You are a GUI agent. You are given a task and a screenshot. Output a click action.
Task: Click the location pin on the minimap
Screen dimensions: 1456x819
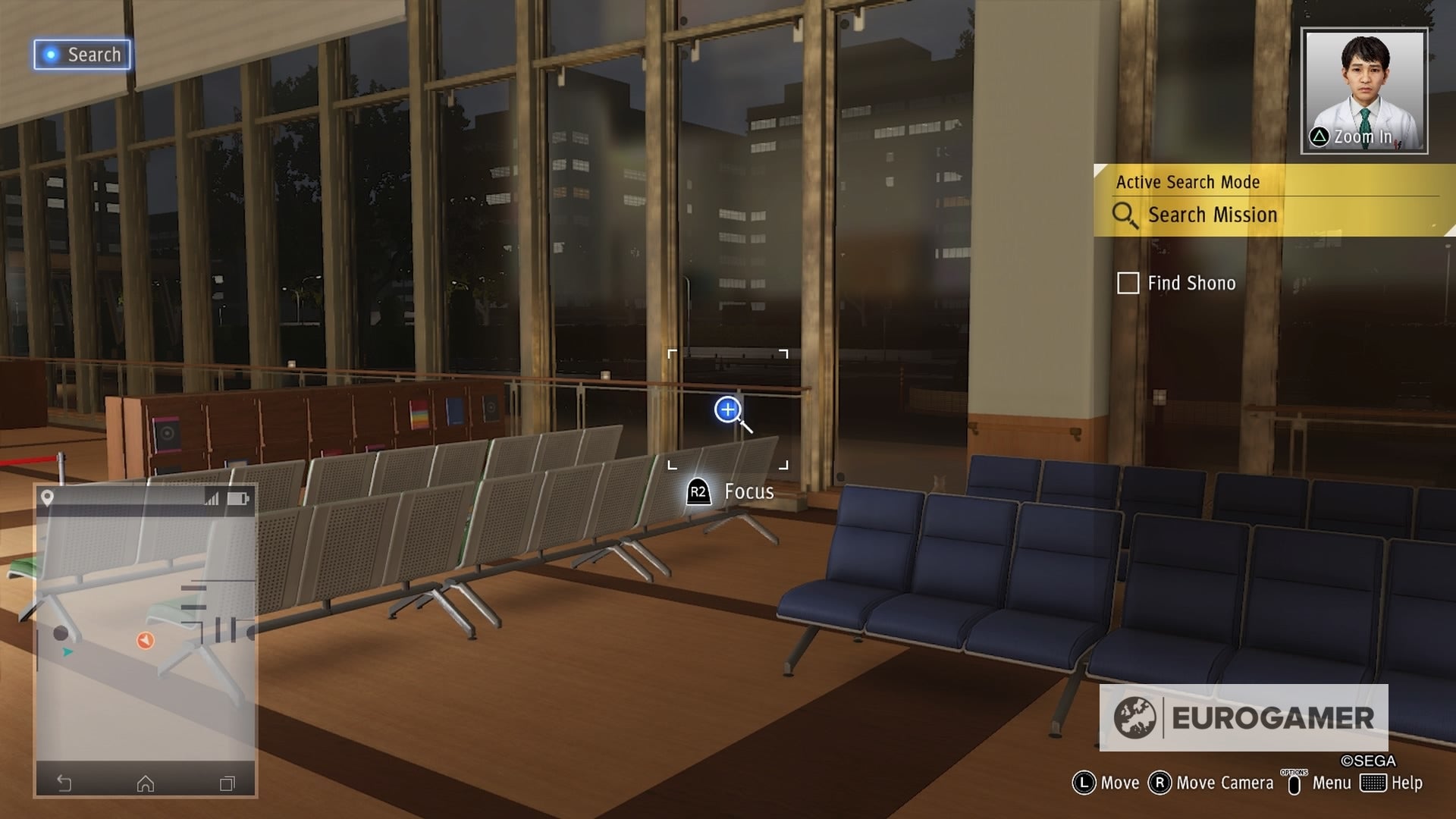[x=49, y=497]
